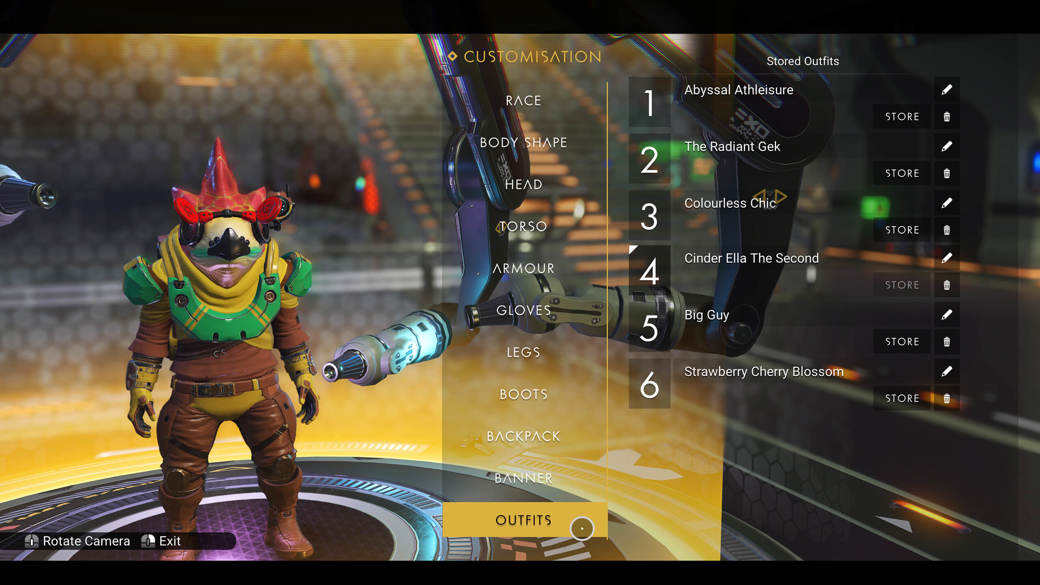
Task: Store current look in The Radiant Gek slot
Action: 901,174
